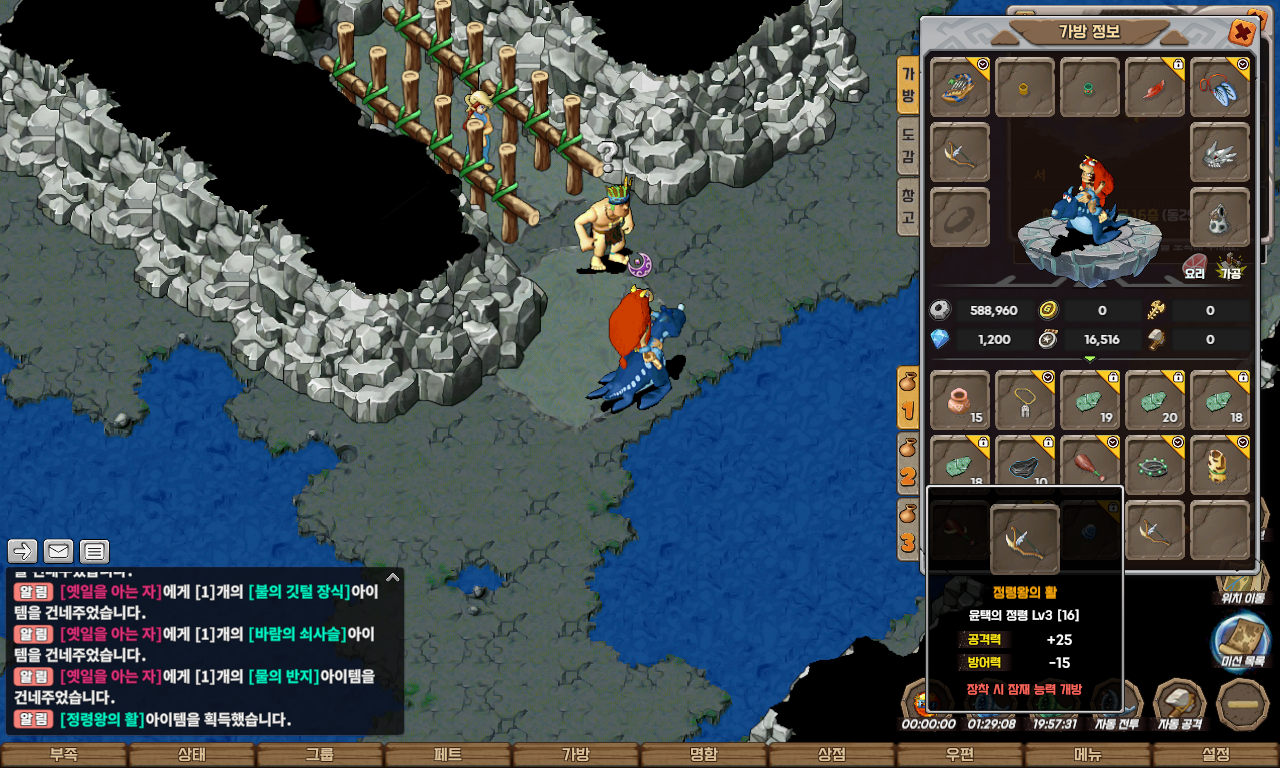Open the 가공 processing button
The height and width of the screenshot is (768, 1280).
1230,267
